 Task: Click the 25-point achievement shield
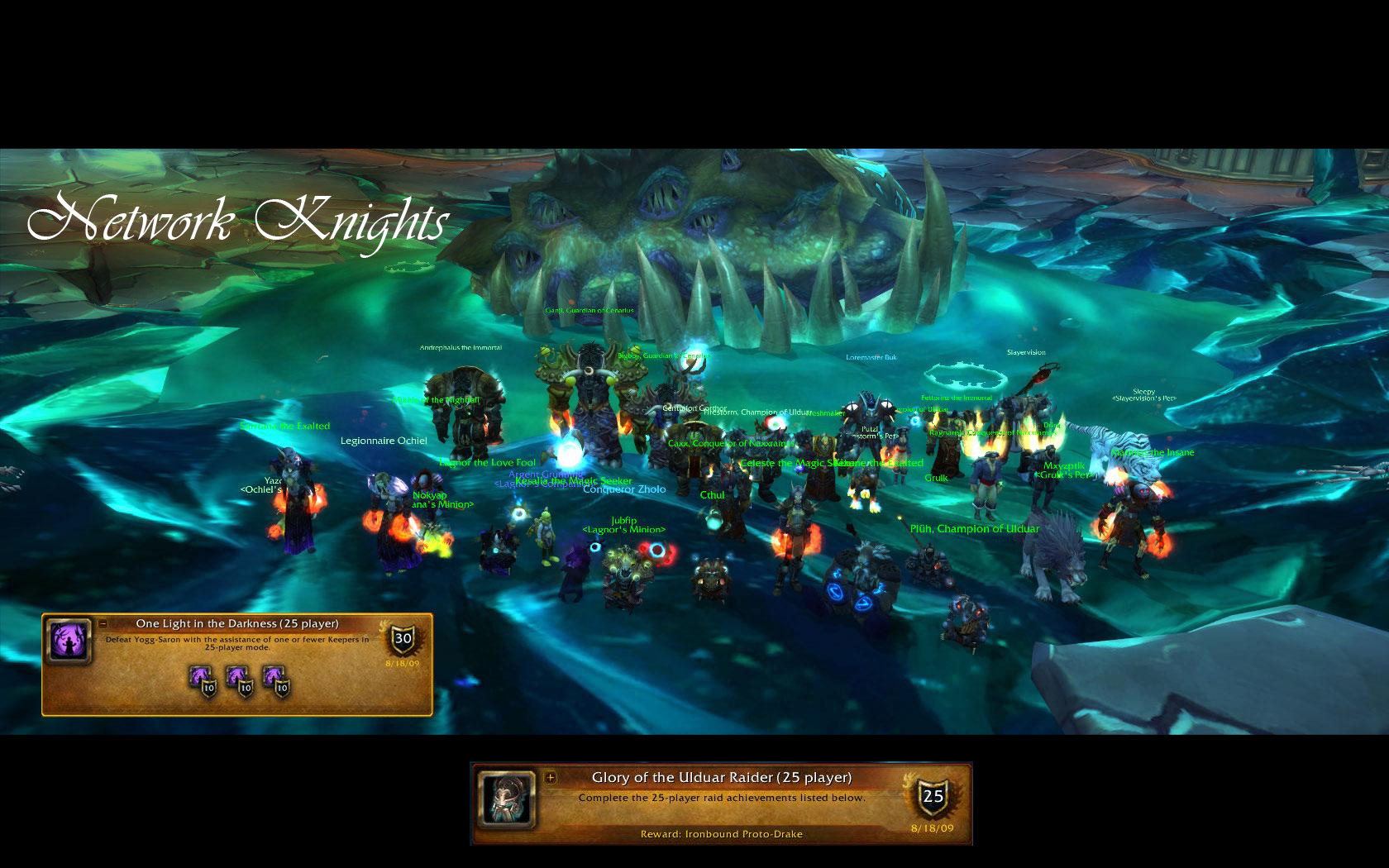click(933, 796)
